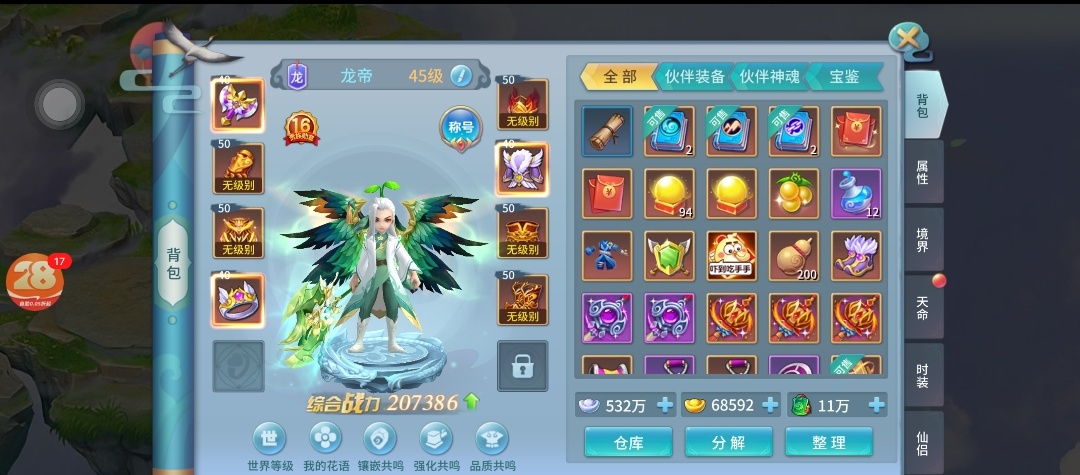
Task: Open the 时装 side tab
Action: pos(923,375)
